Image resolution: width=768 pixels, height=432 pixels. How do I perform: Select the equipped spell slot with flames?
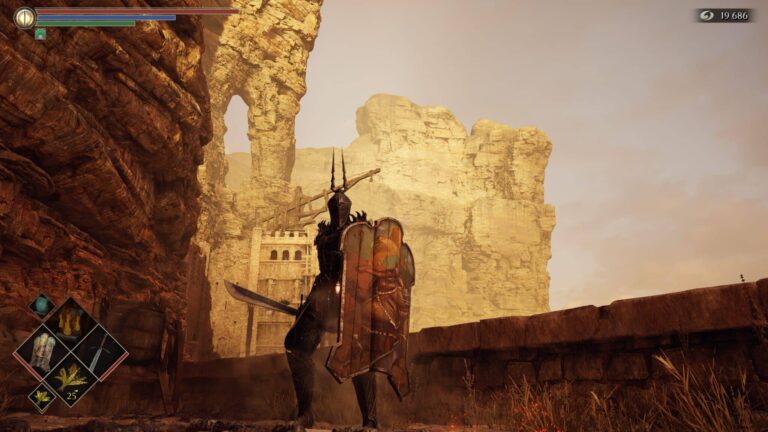(70, 322)
